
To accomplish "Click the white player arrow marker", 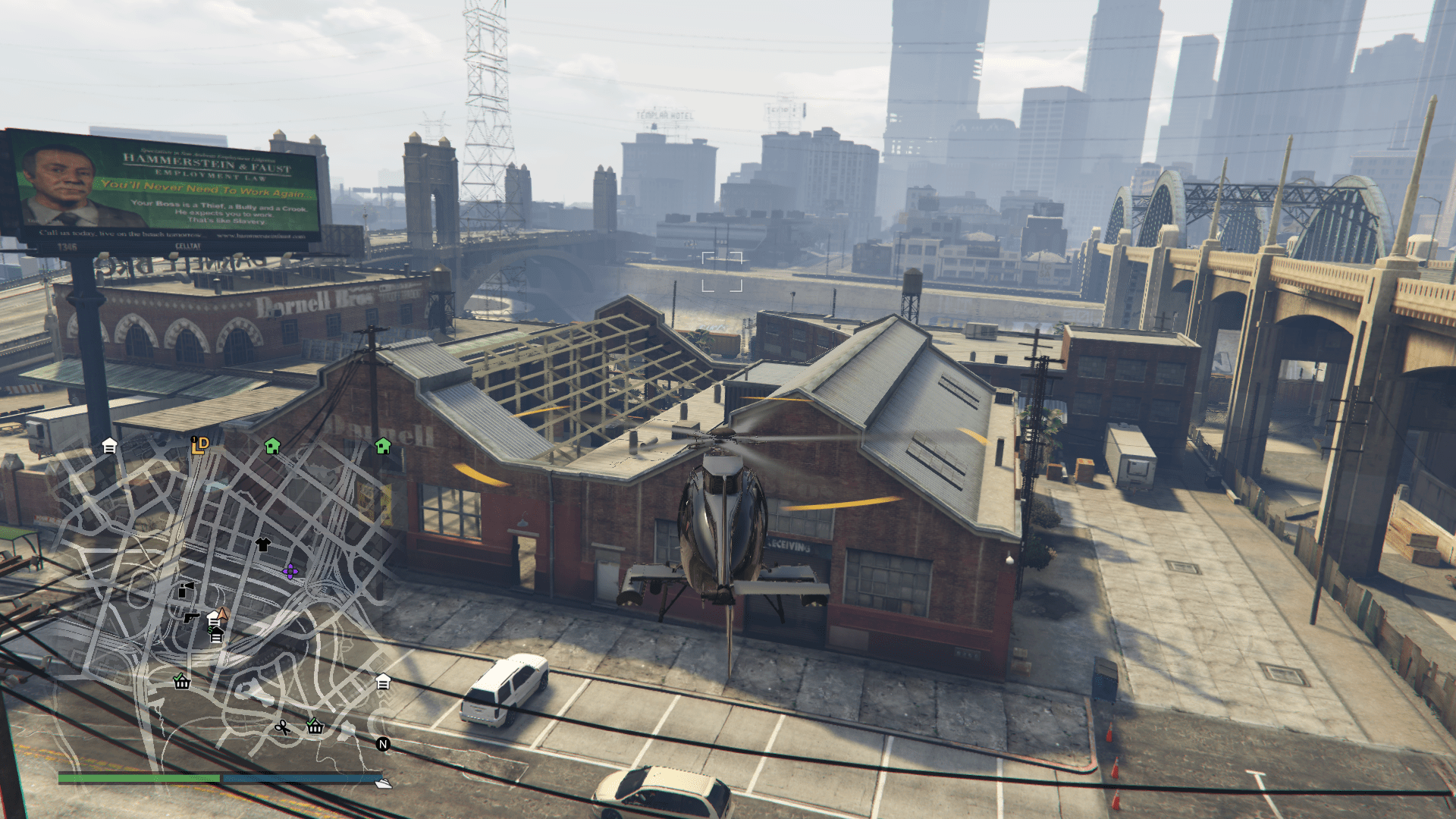I will click(x=221, y=613).
